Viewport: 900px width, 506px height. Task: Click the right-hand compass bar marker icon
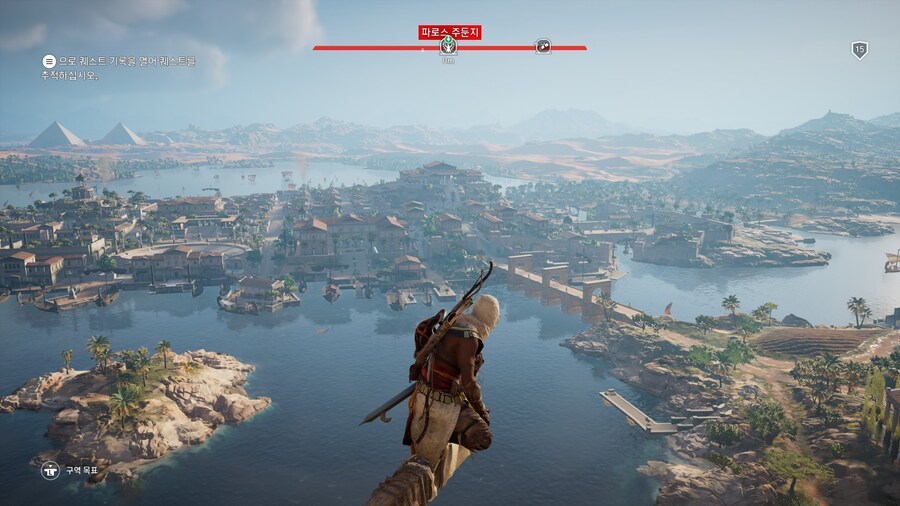(x=542, y=46)
